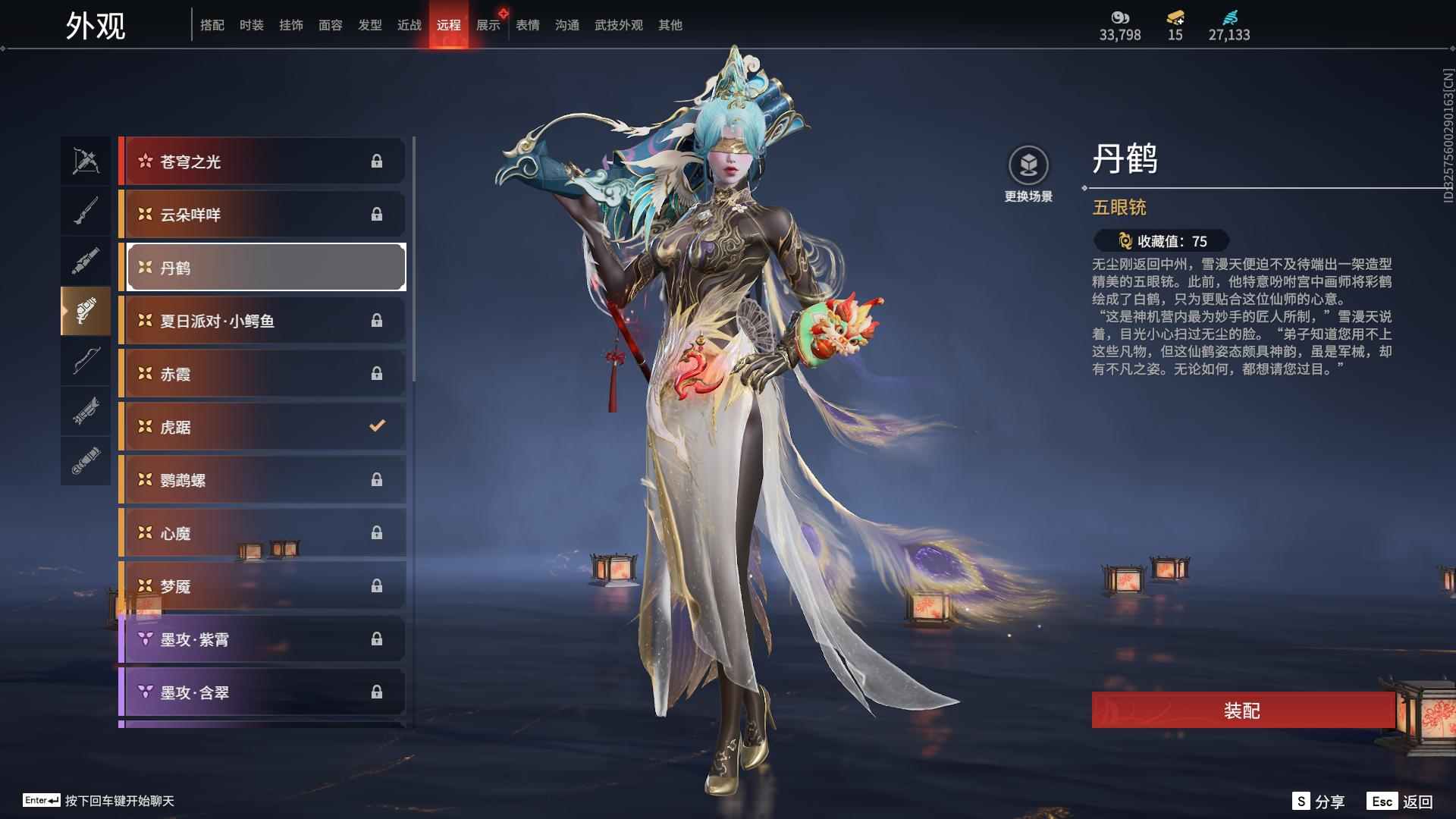The image size is (1456, 819).
Task: Switch to the 时装 tab
Action: click(x=252, y=24)
